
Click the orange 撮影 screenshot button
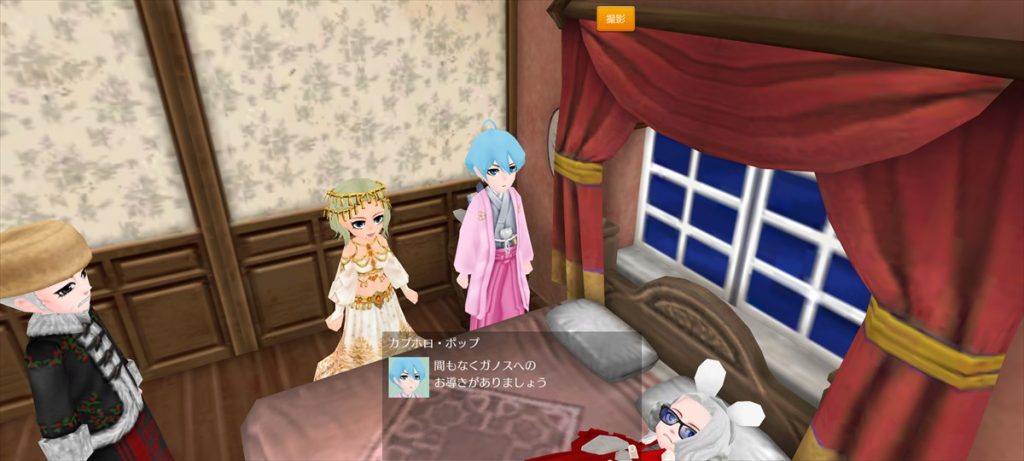pyautogui.click(x=615, y=19)
